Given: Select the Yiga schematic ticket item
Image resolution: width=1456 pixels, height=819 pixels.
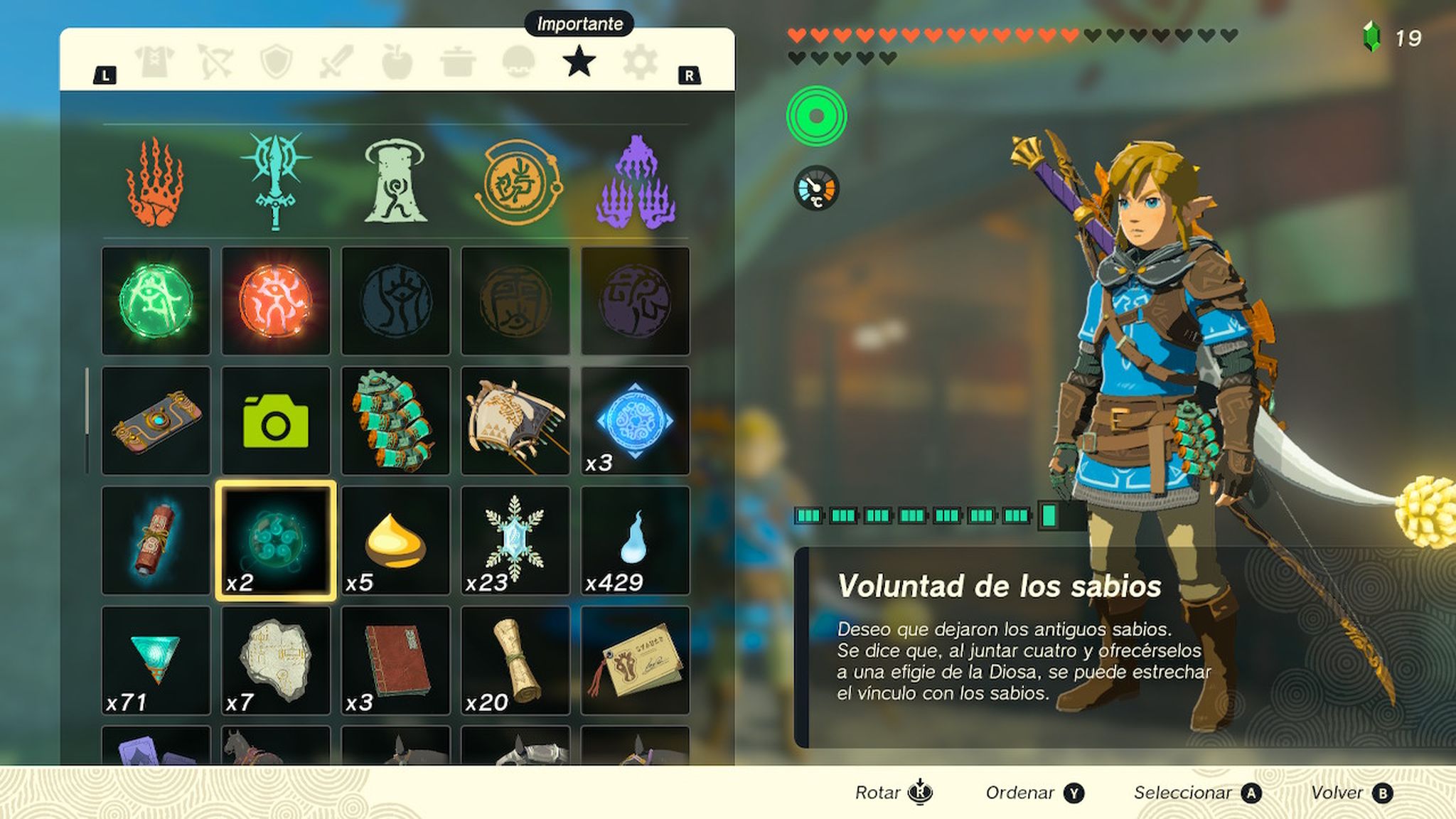Looking at the screenshot, I should coord(636,660).
